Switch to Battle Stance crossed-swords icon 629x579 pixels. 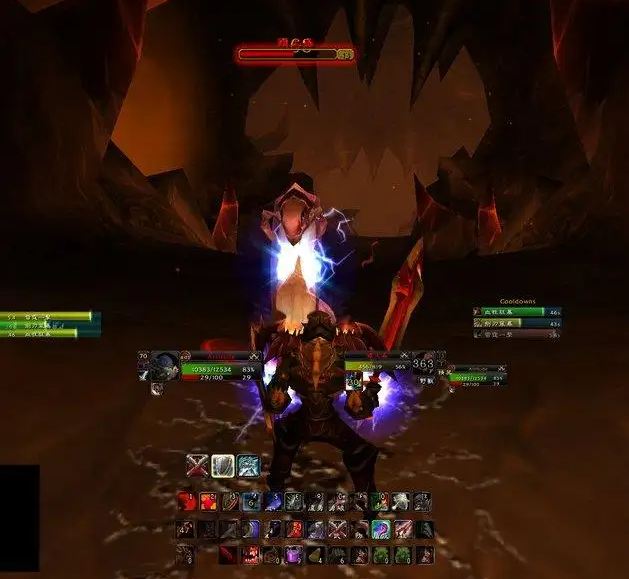click(x=197, y=465)
